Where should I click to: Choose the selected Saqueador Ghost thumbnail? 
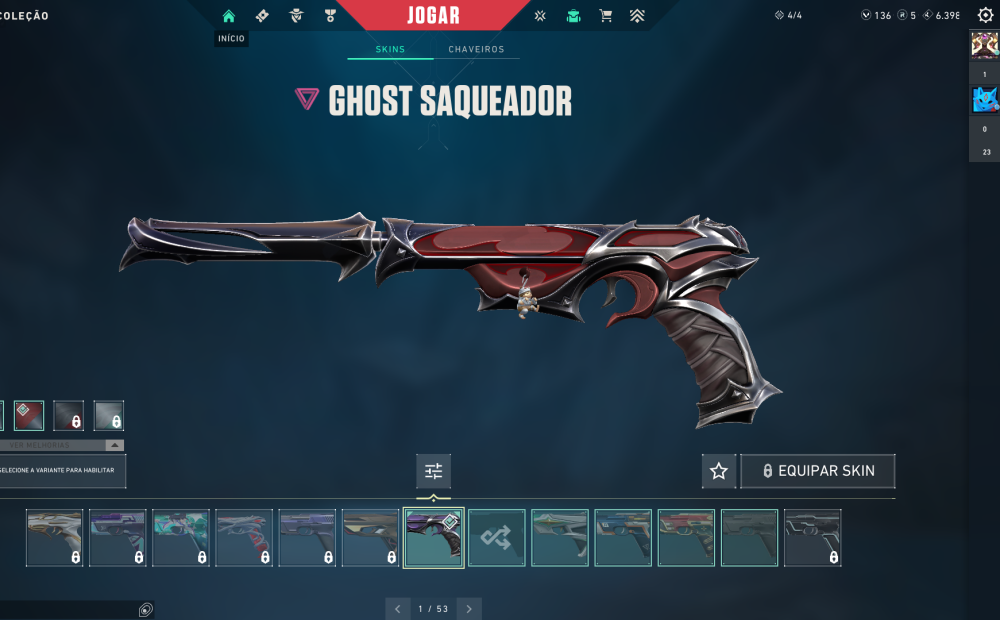coord(433,538)
